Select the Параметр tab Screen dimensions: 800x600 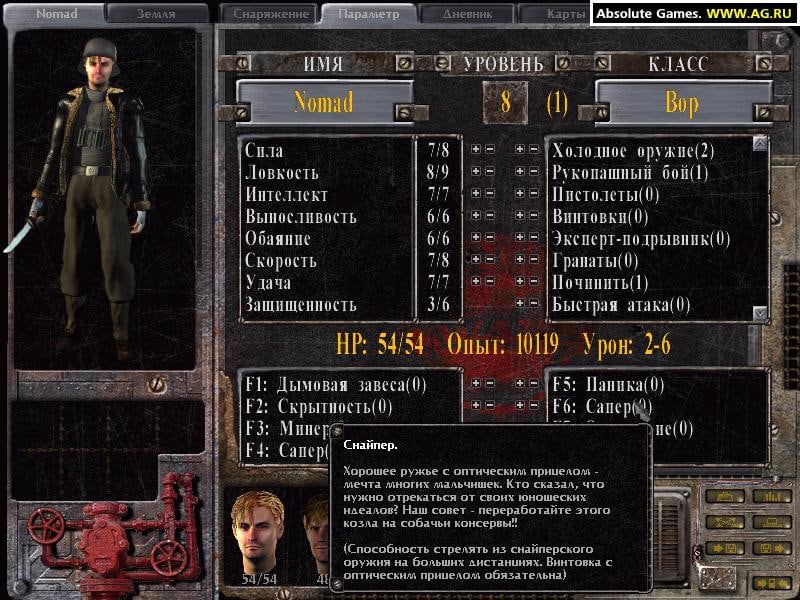pos(368,14)
